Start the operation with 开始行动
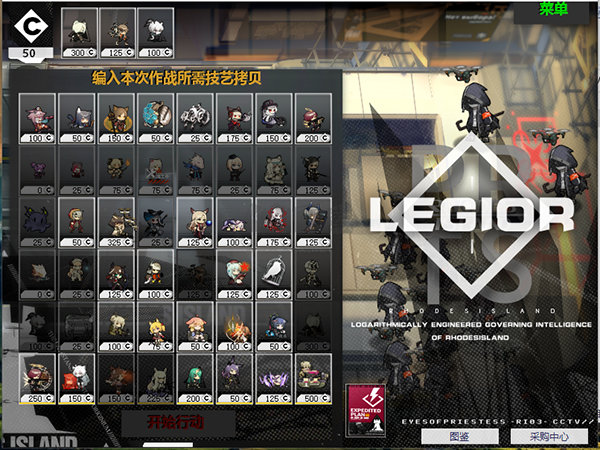600x450 pixels. 176,423
